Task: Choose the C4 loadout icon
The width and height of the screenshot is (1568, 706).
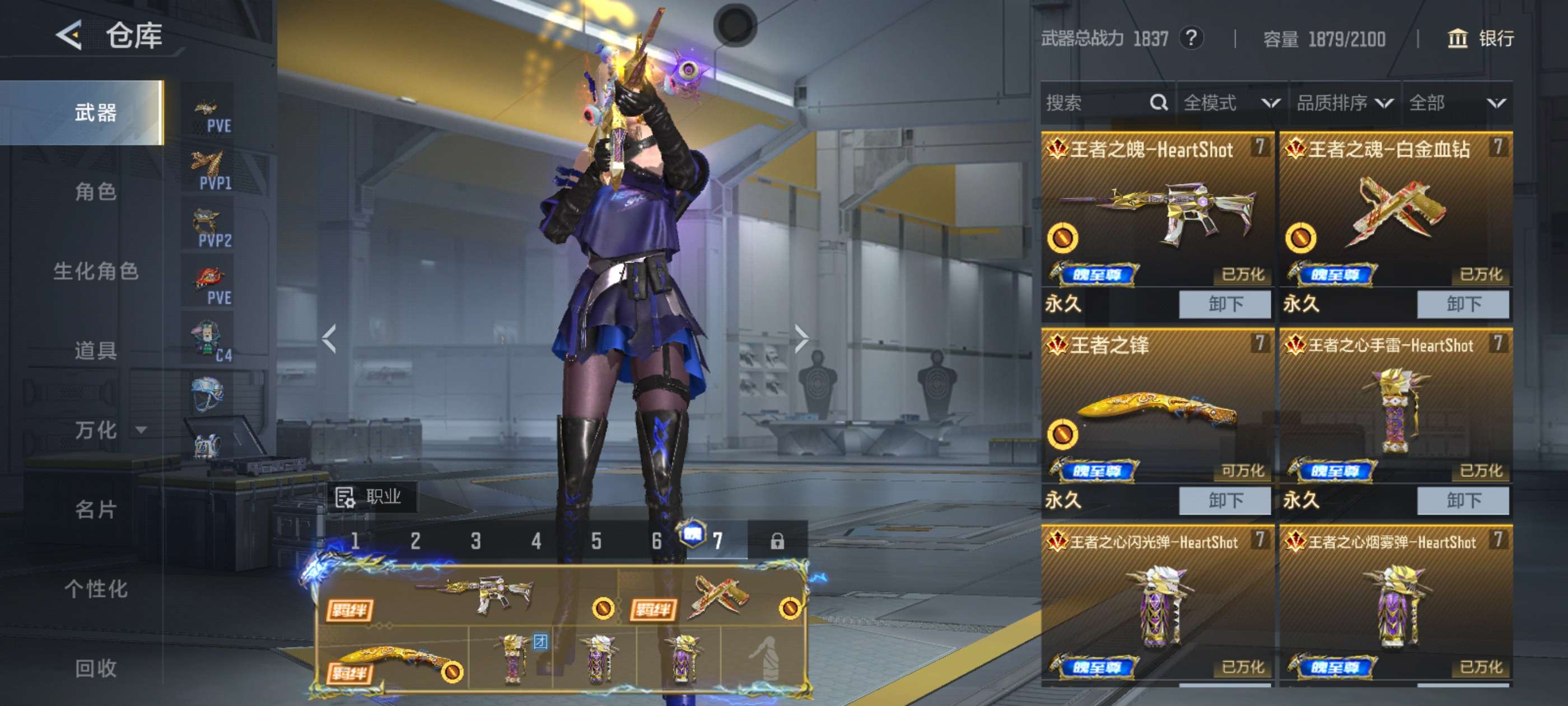Action: pos(208,341)
